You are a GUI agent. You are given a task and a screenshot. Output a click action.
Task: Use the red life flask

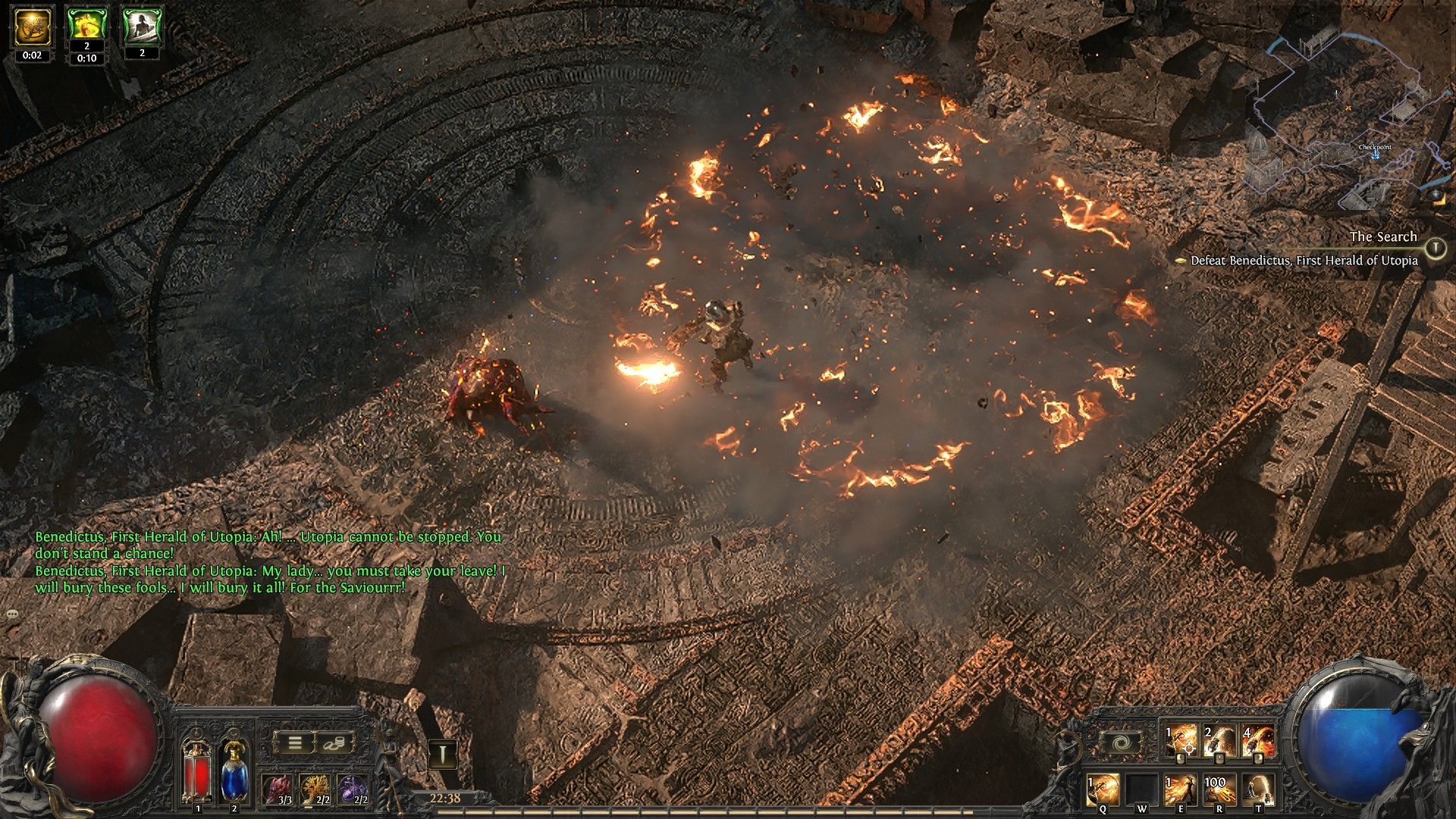[x=197, y=771]
